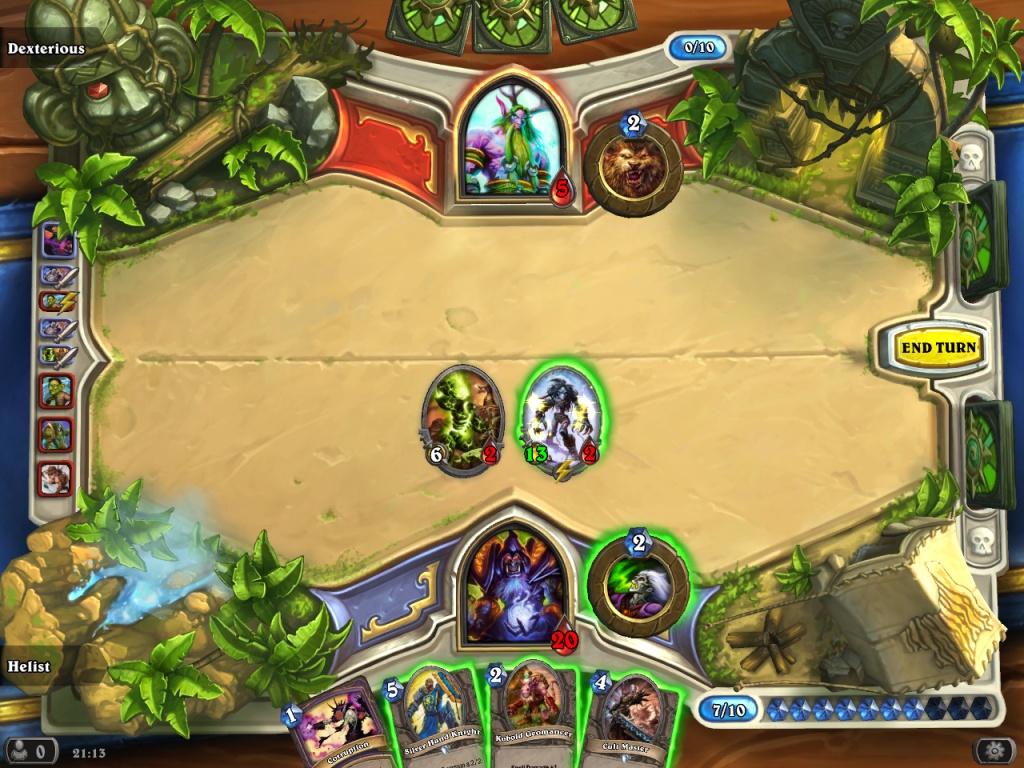
Task: Click the End Turn button
Action: (x=937, y=348)
